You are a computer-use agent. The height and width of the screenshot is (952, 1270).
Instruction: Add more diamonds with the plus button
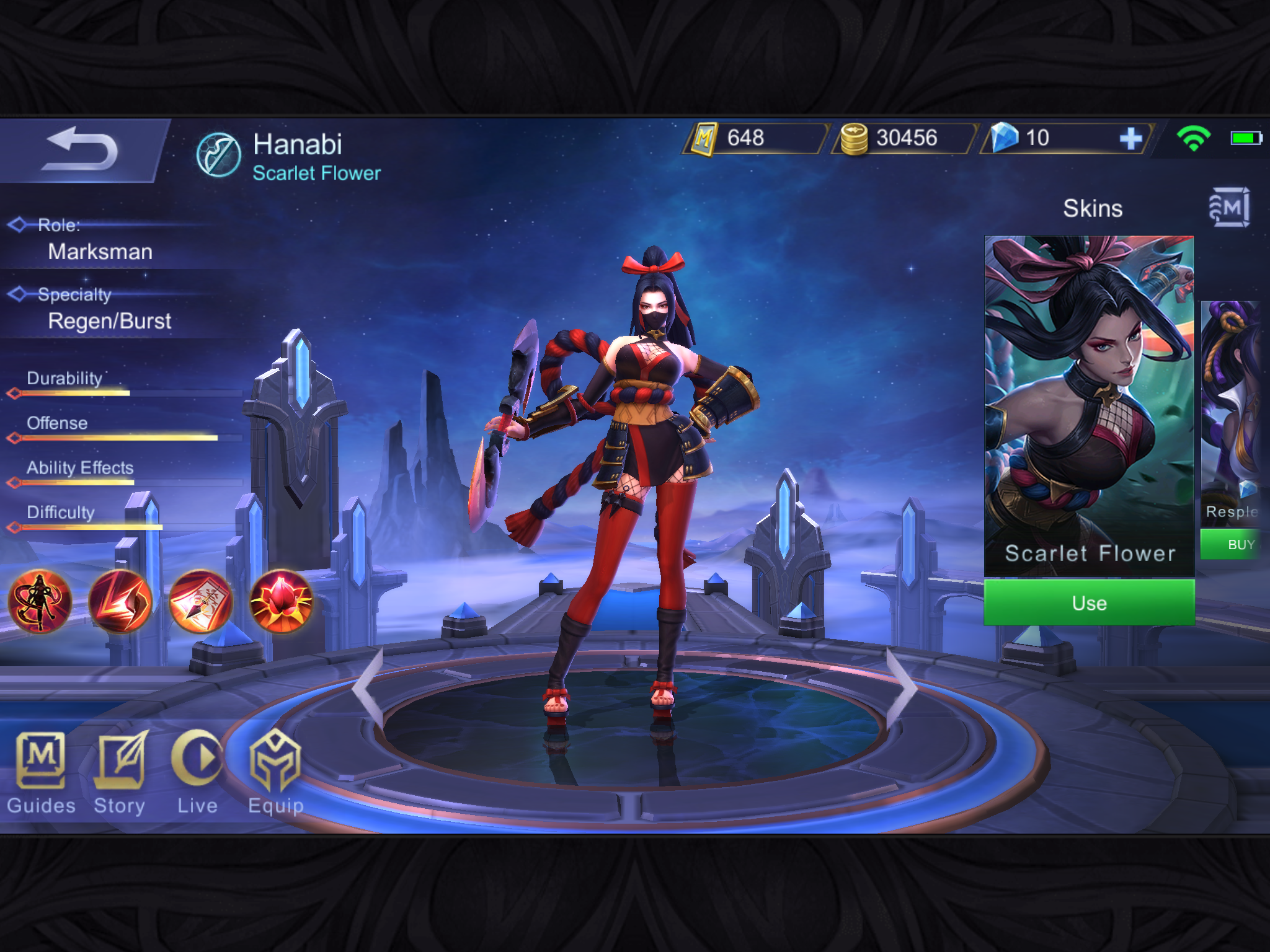pyautogui.click(x=1130, y=138)
